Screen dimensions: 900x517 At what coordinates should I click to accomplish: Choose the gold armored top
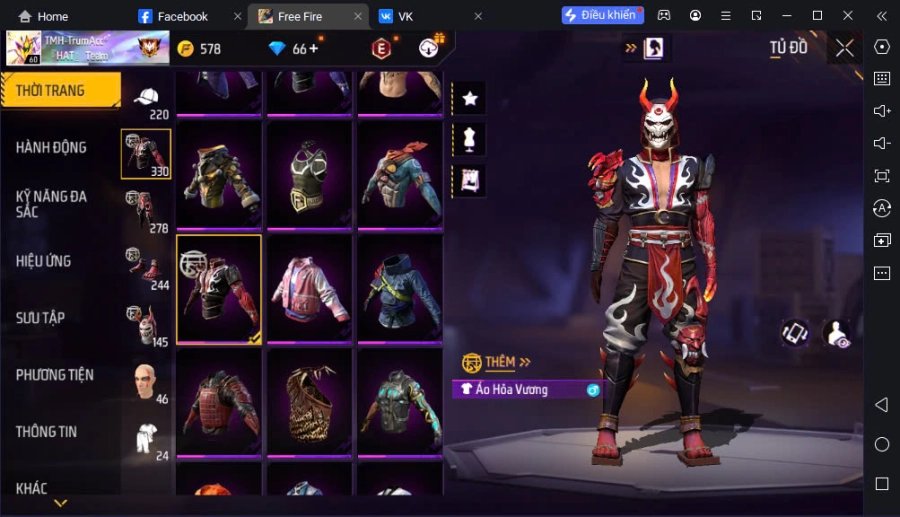pos(219,176)
